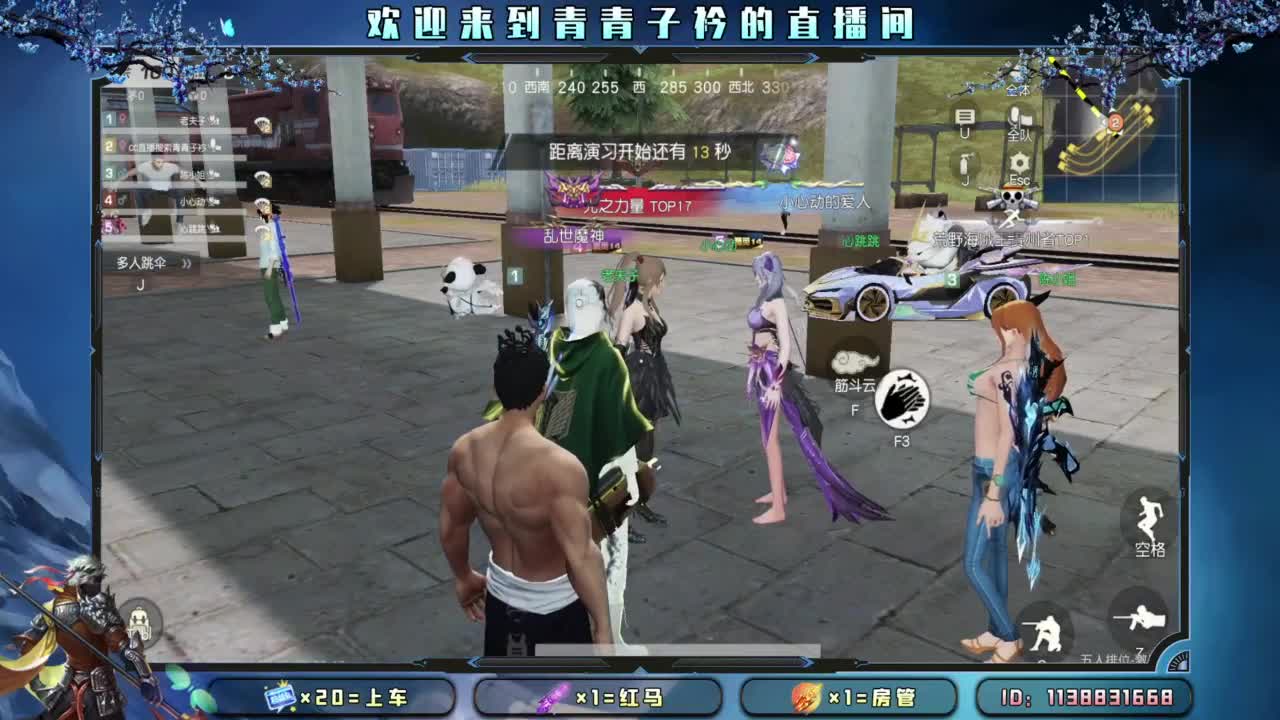Open the Esc settings gear icon
This screenshot has width=1280, height=720.
pyautogui.click(x=1020, y=161)
